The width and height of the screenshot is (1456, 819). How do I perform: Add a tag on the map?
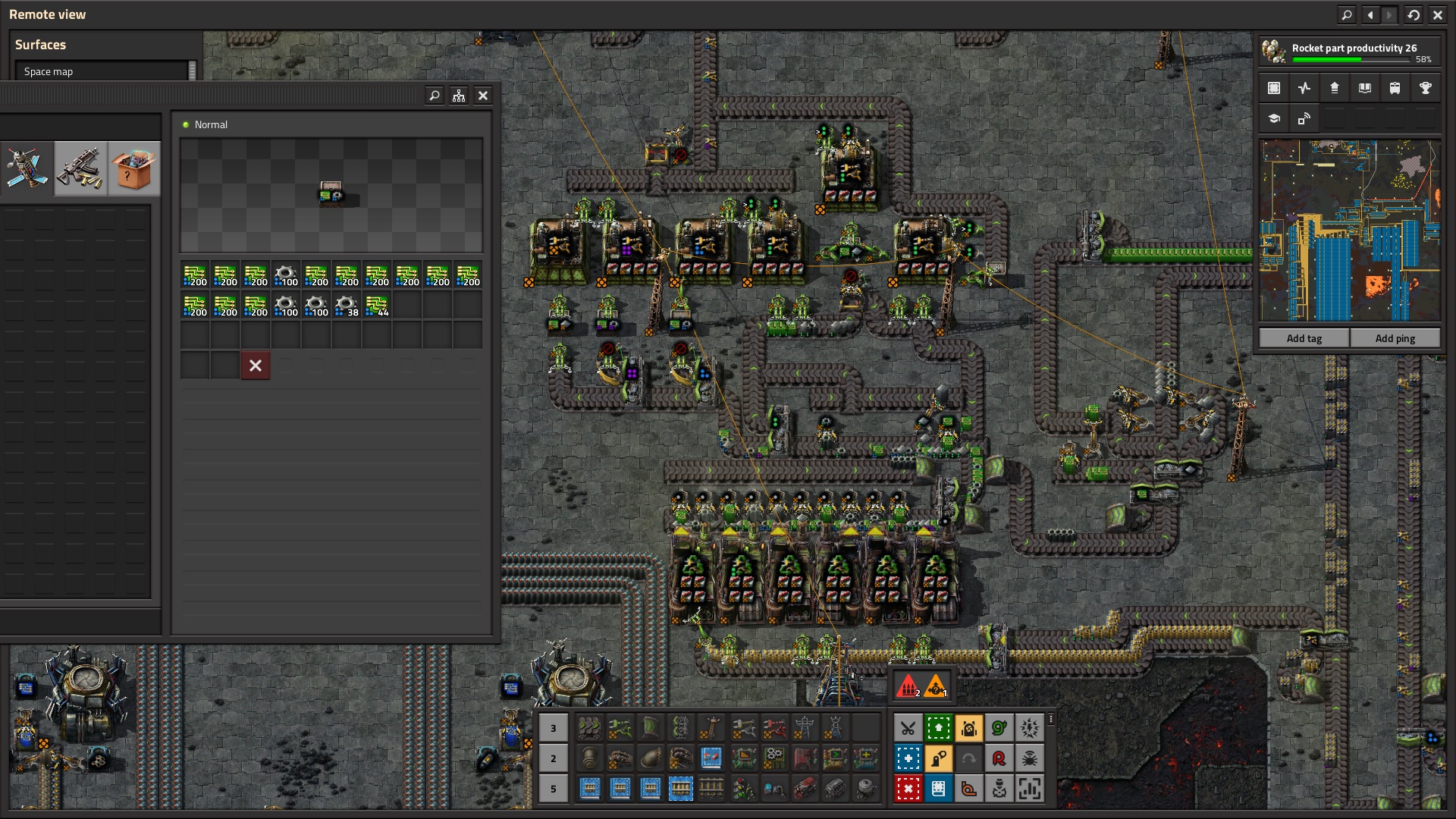(x=1304, y=338)
